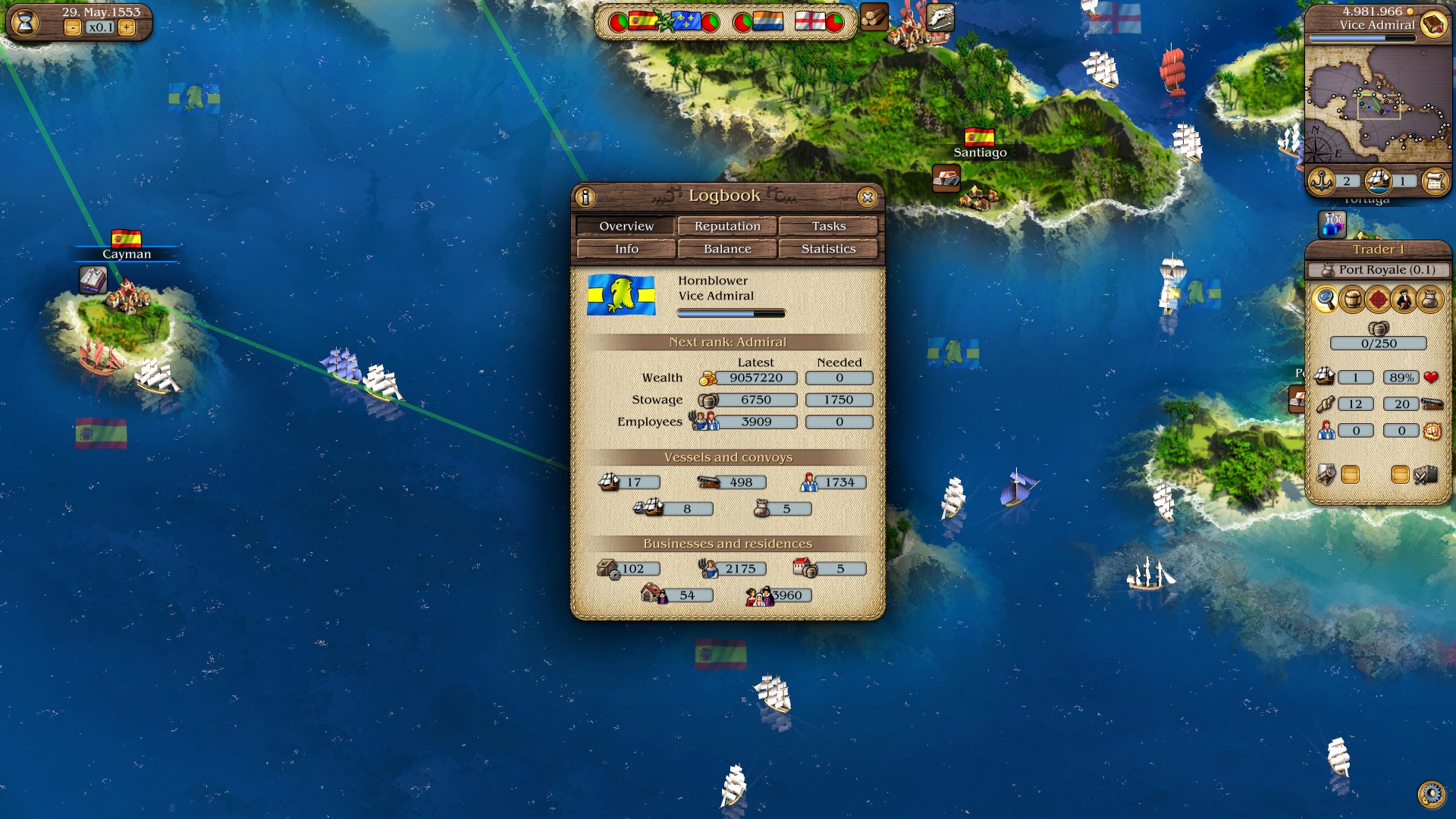
Task: Select the Balance tab
Action: pyautogui.click(x=727, y=249)
